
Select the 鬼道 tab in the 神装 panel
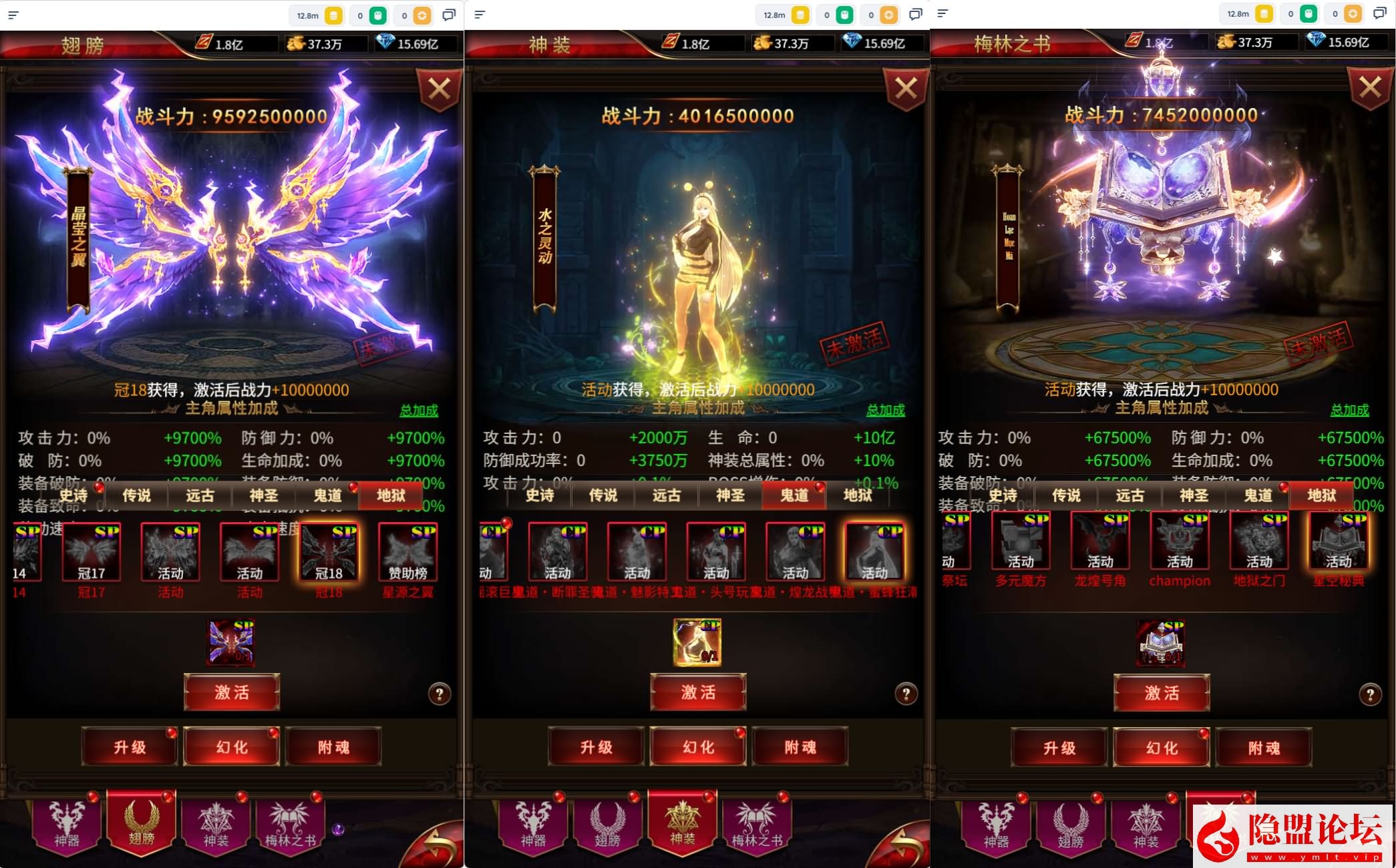pyautogui.click(x=794, y=495)
